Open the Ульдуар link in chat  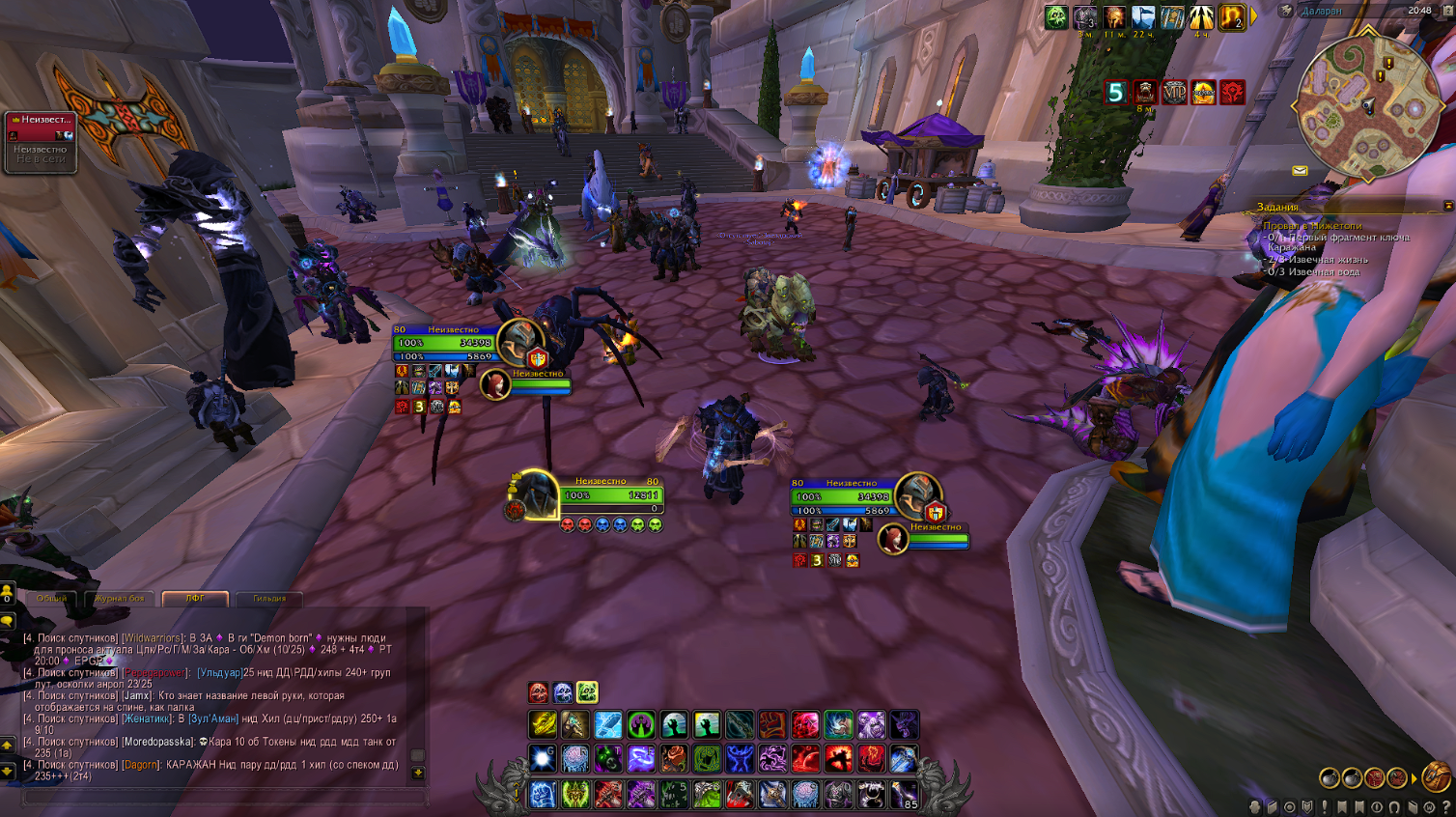[220, 672]
